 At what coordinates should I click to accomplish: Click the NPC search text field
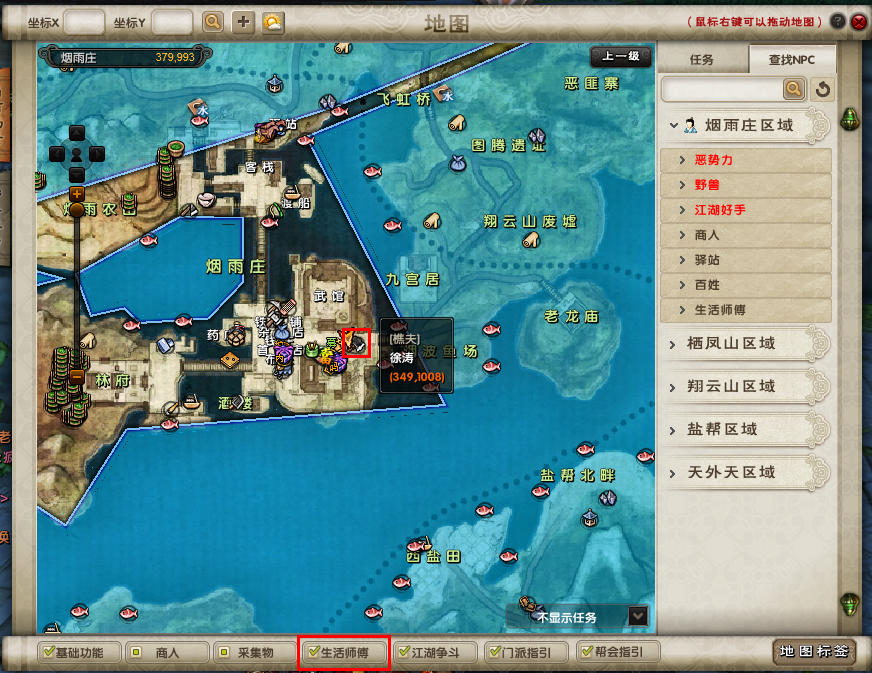pos(722,90)
